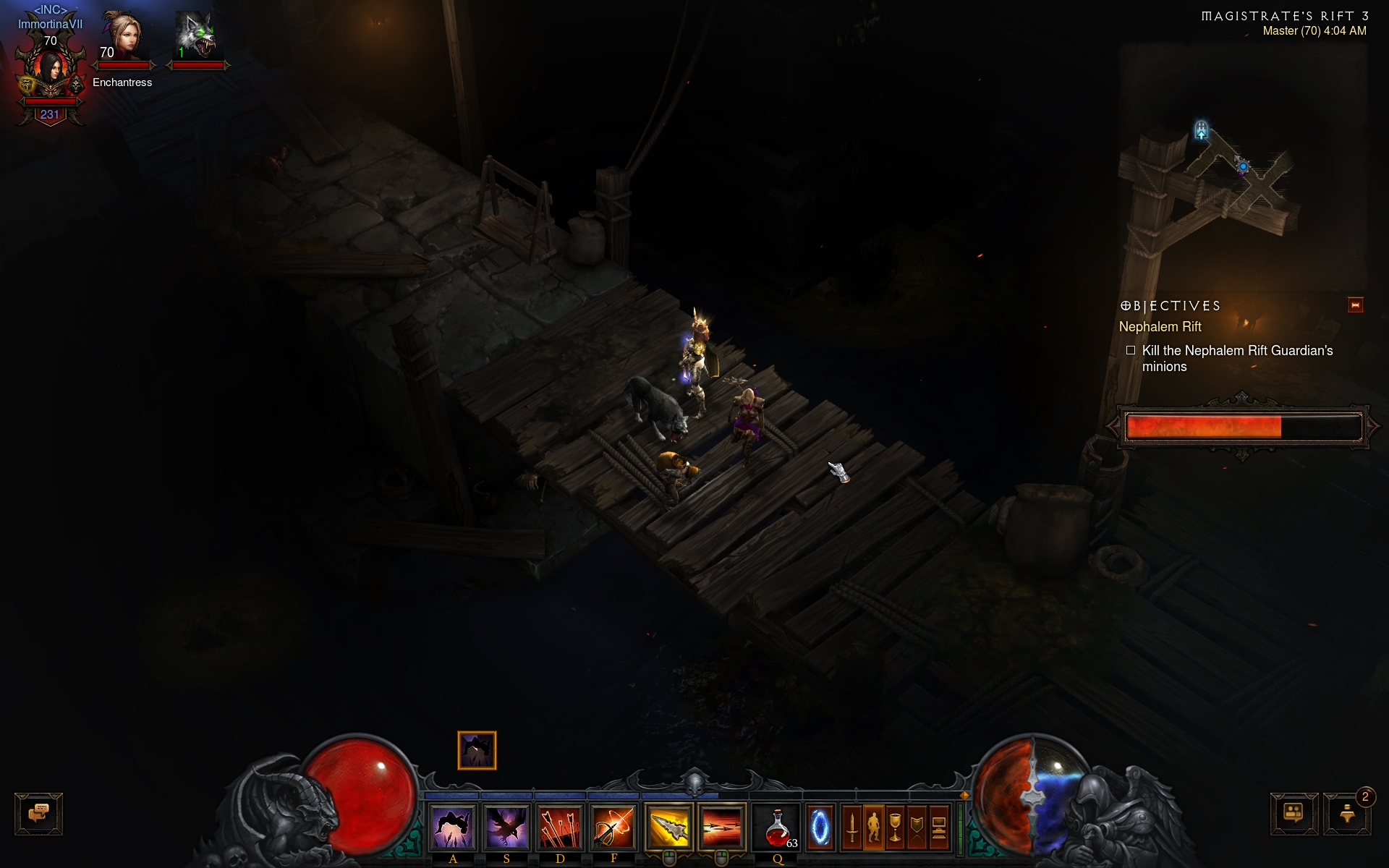Cast the Rain of Vengeance arrows skill
This screenshot has height=868, width=1389.
[x=560, y=827]
